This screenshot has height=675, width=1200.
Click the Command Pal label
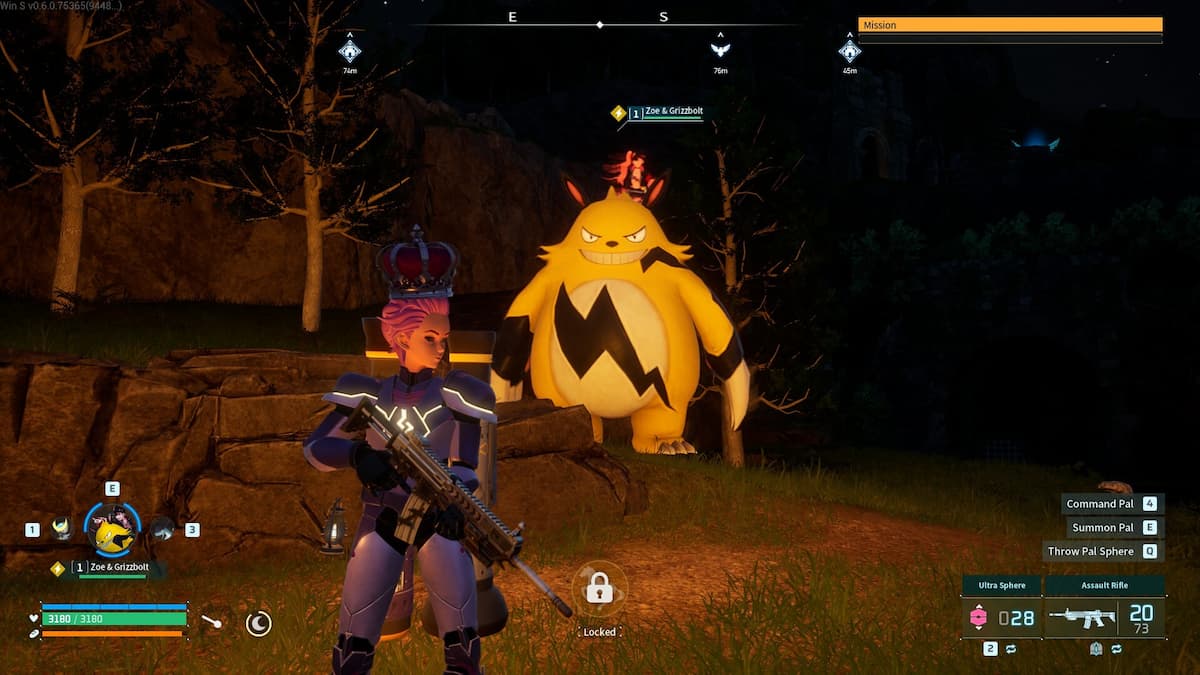pyautogui.click(x=1098, y=504)
